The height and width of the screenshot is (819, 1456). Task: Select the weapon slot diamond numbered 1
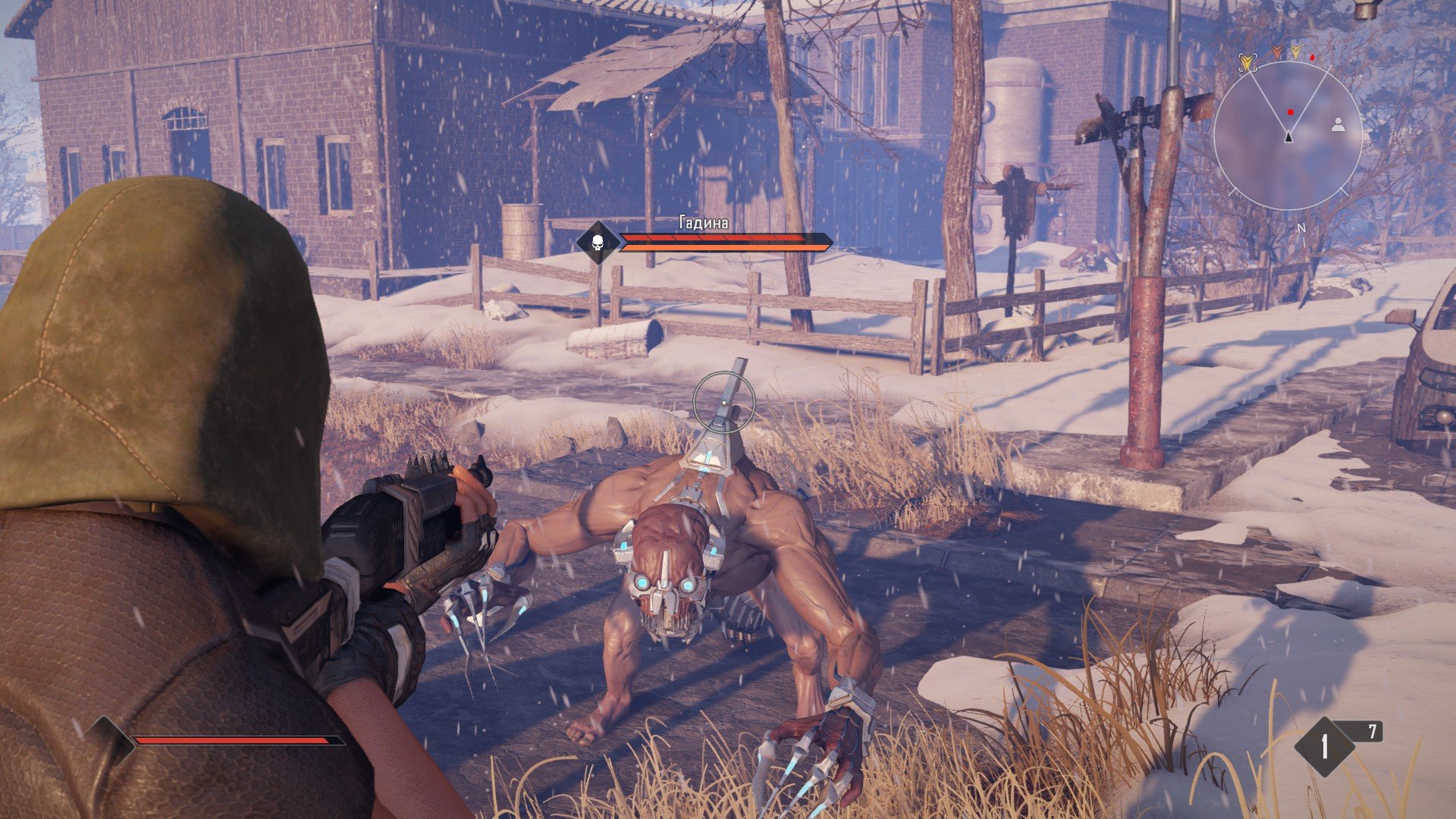1324,747
